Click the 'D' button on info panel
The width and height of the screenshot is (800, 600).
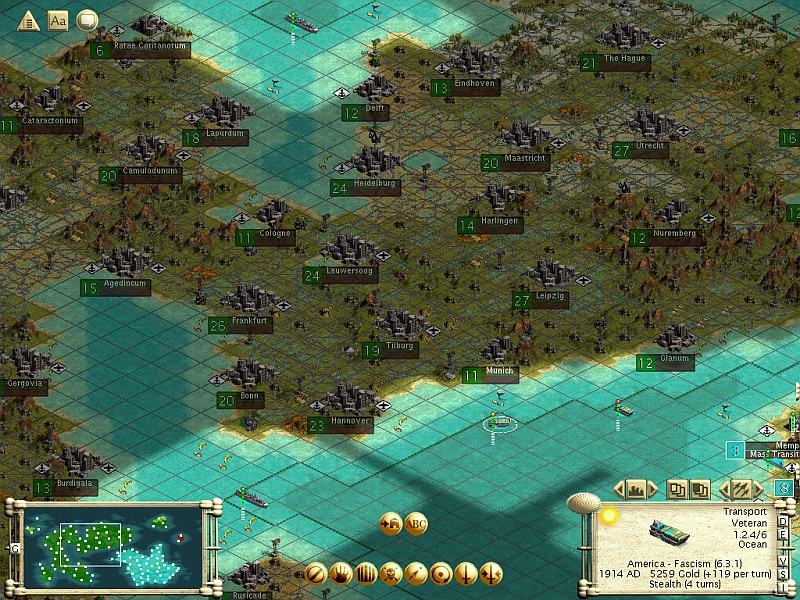pos(782,522)
